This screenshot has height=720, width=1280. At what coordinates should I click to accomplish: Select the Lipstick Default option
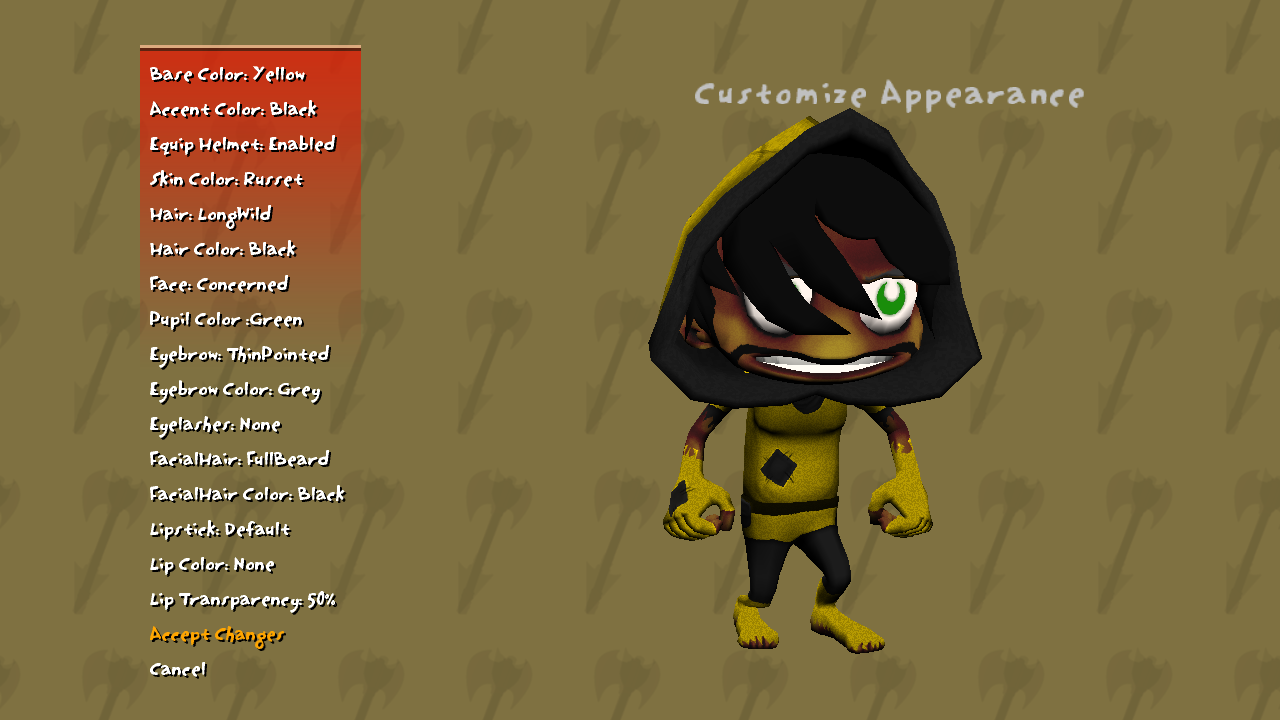point(219,530)
